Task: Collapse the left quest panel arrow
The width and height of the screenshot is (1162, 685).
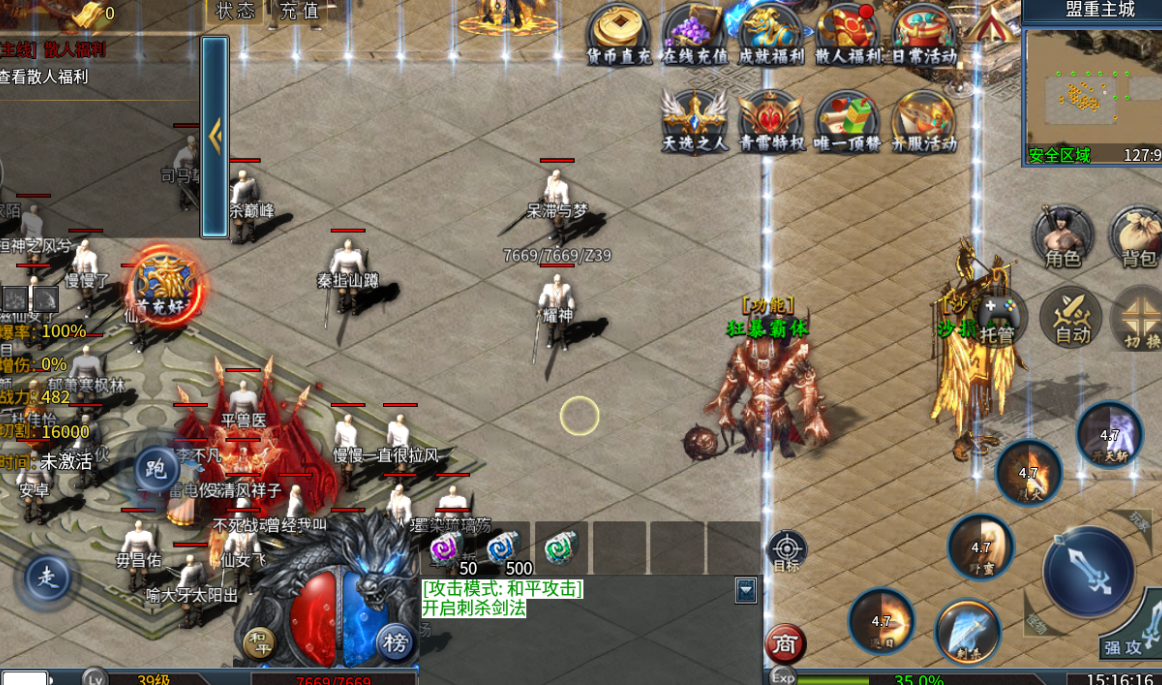Action: click(215, 137)
